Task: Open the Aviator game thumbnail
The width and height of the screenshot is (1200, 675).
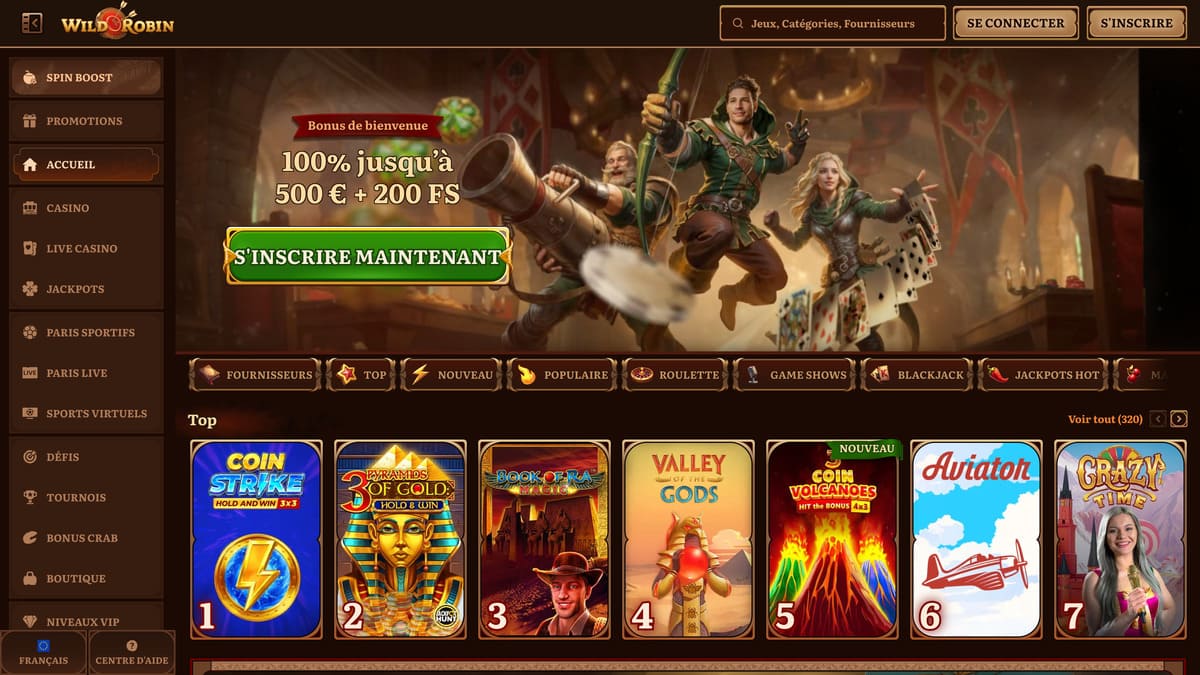Action: point(976,539)
